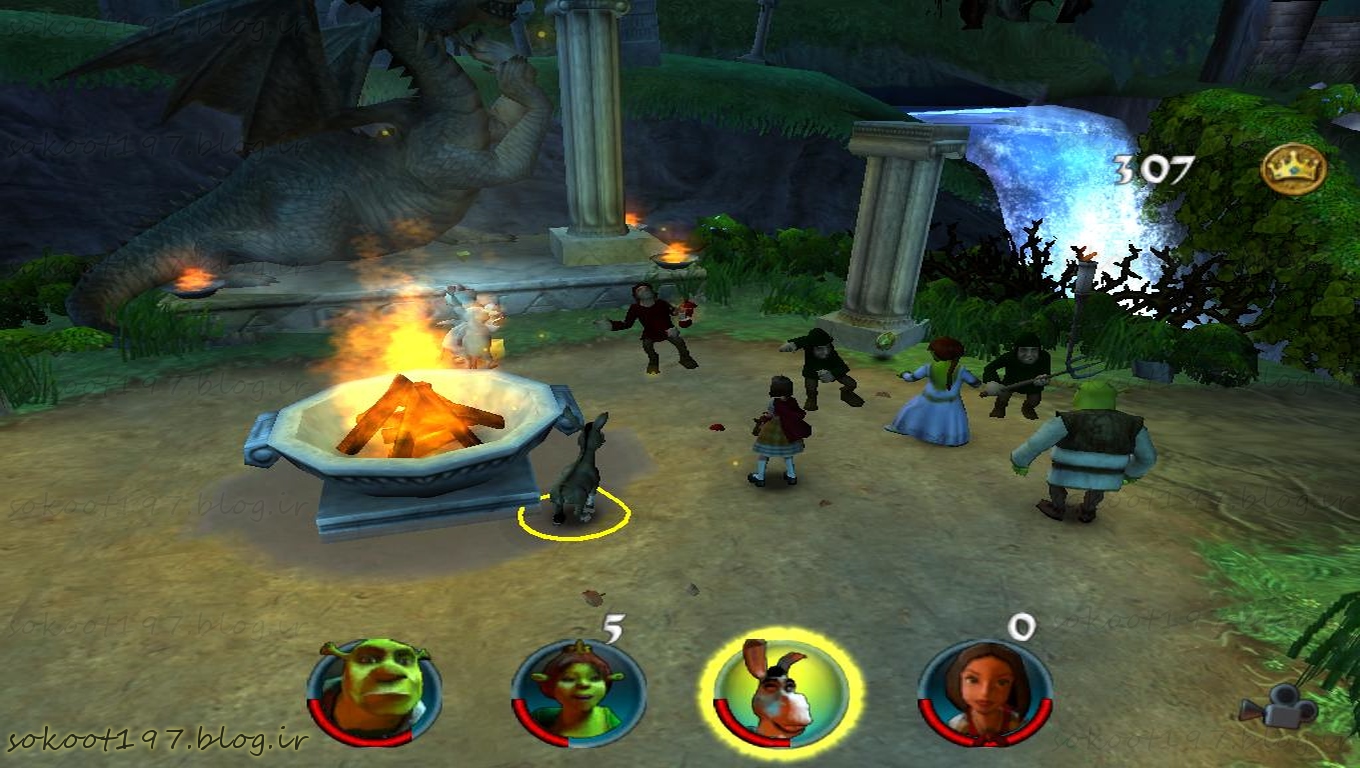This screenshot has width=1360, height=768.
Task: Click the gold crown coin icon
Action: (1293, 168)
